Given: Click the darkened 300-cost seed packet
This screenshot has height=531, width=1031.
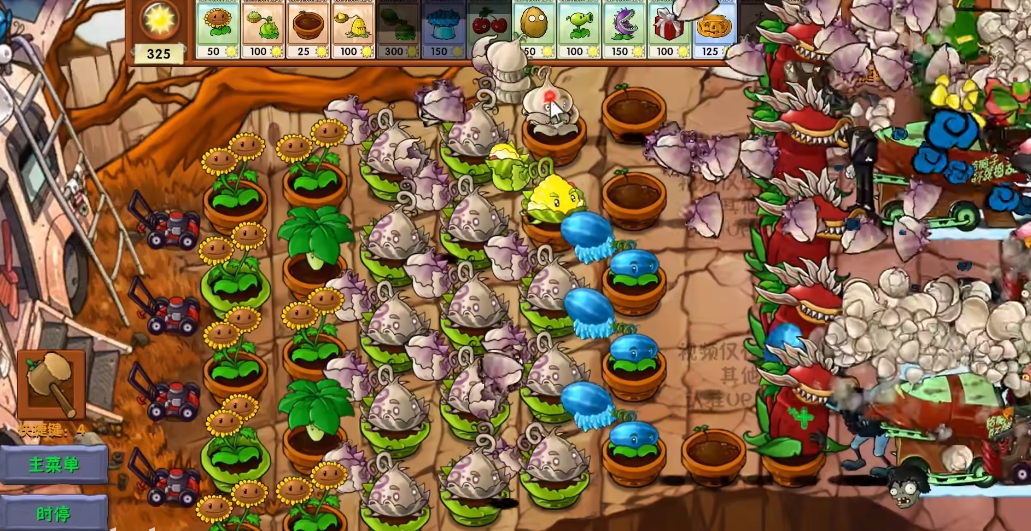Looking at the screenshot, I should coord(398,29).
